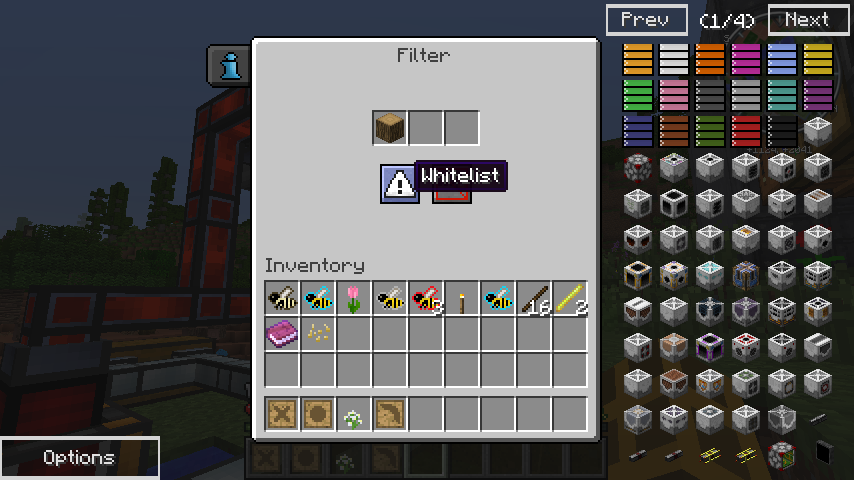The height and width of the screenshot is (480, 854).
Task: Pick up the pink tulip from inventory
Action: coord(354,298)
